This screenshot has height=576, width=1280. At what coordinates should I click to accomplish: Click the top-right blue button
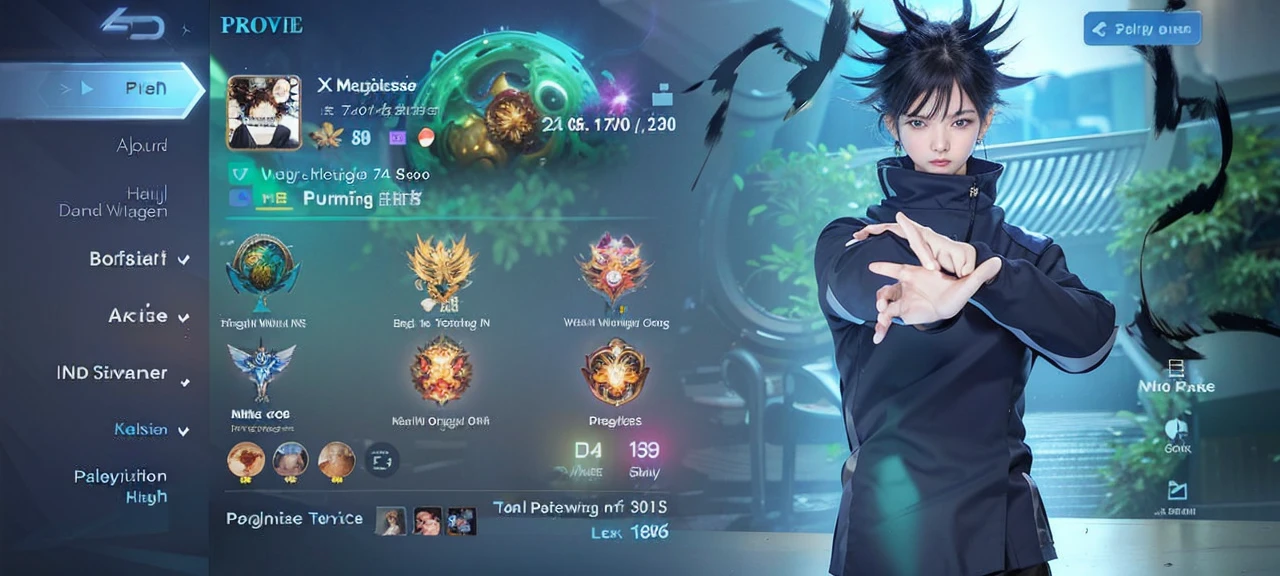tap(1142, 29)
